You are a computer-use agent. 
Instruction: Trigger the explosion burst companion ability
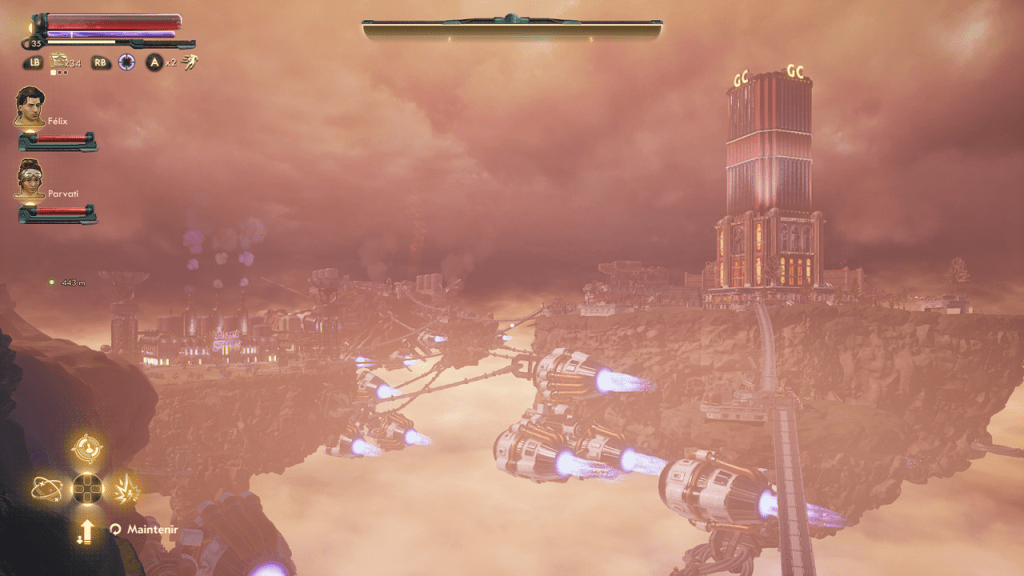(x=127, y=489)
